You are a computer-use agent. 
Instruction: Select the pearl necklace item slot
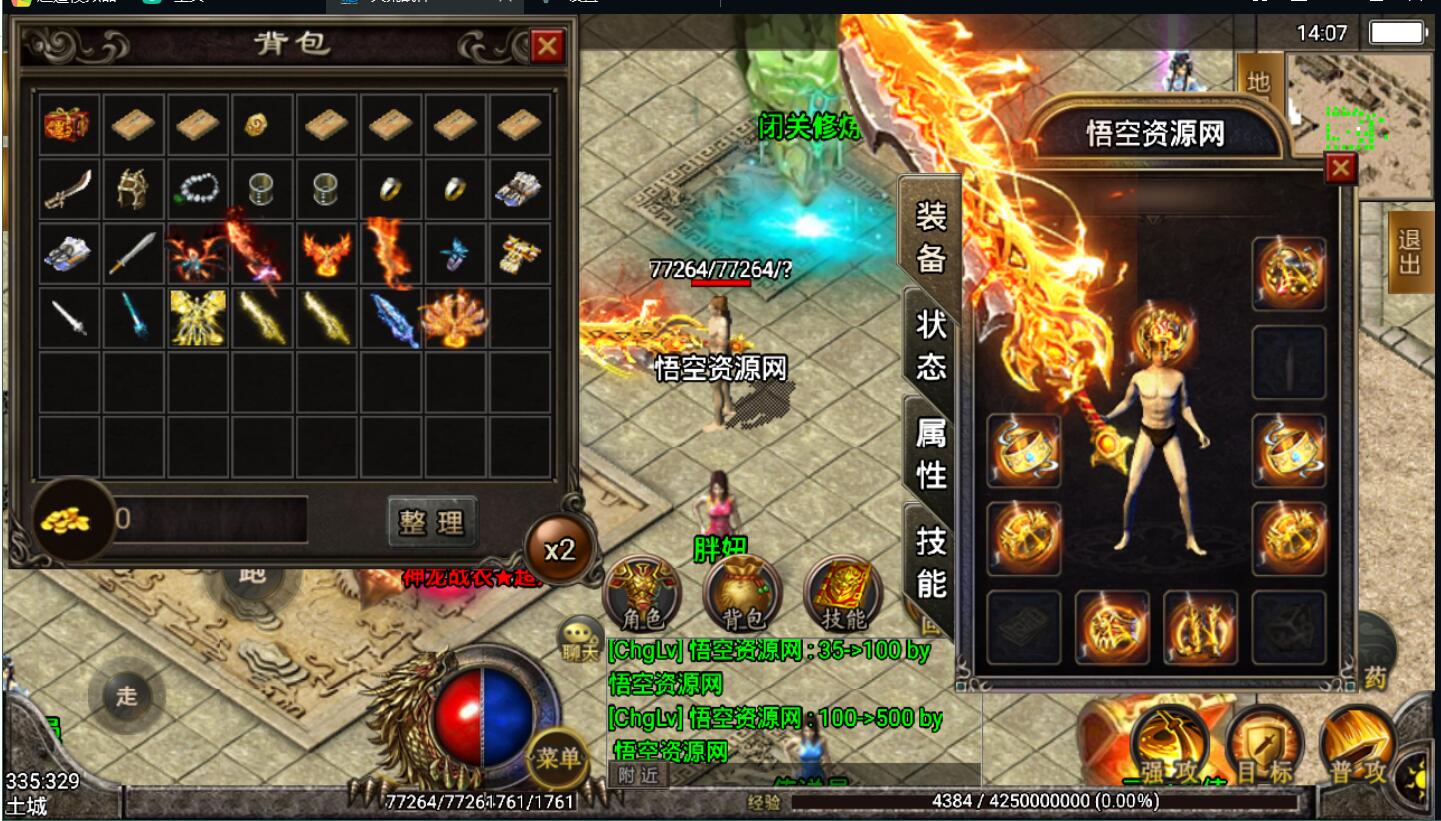pyautogui.click(x=196, y=188)
